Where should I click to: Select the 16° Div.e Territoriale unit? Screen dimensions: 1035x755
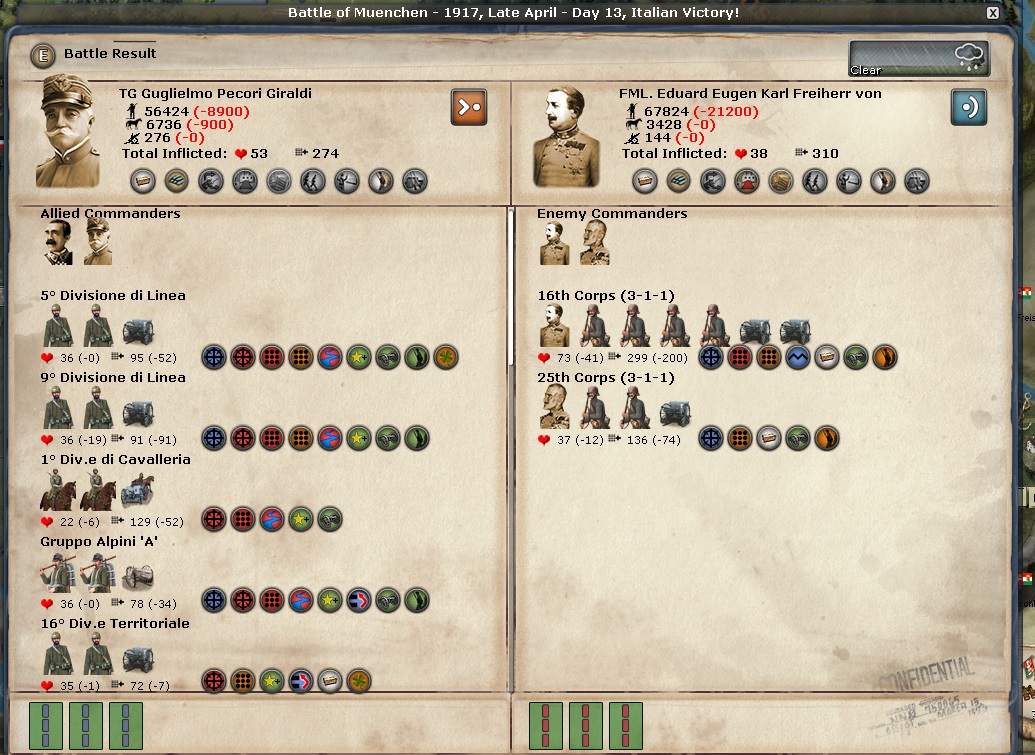click(114, 624)
